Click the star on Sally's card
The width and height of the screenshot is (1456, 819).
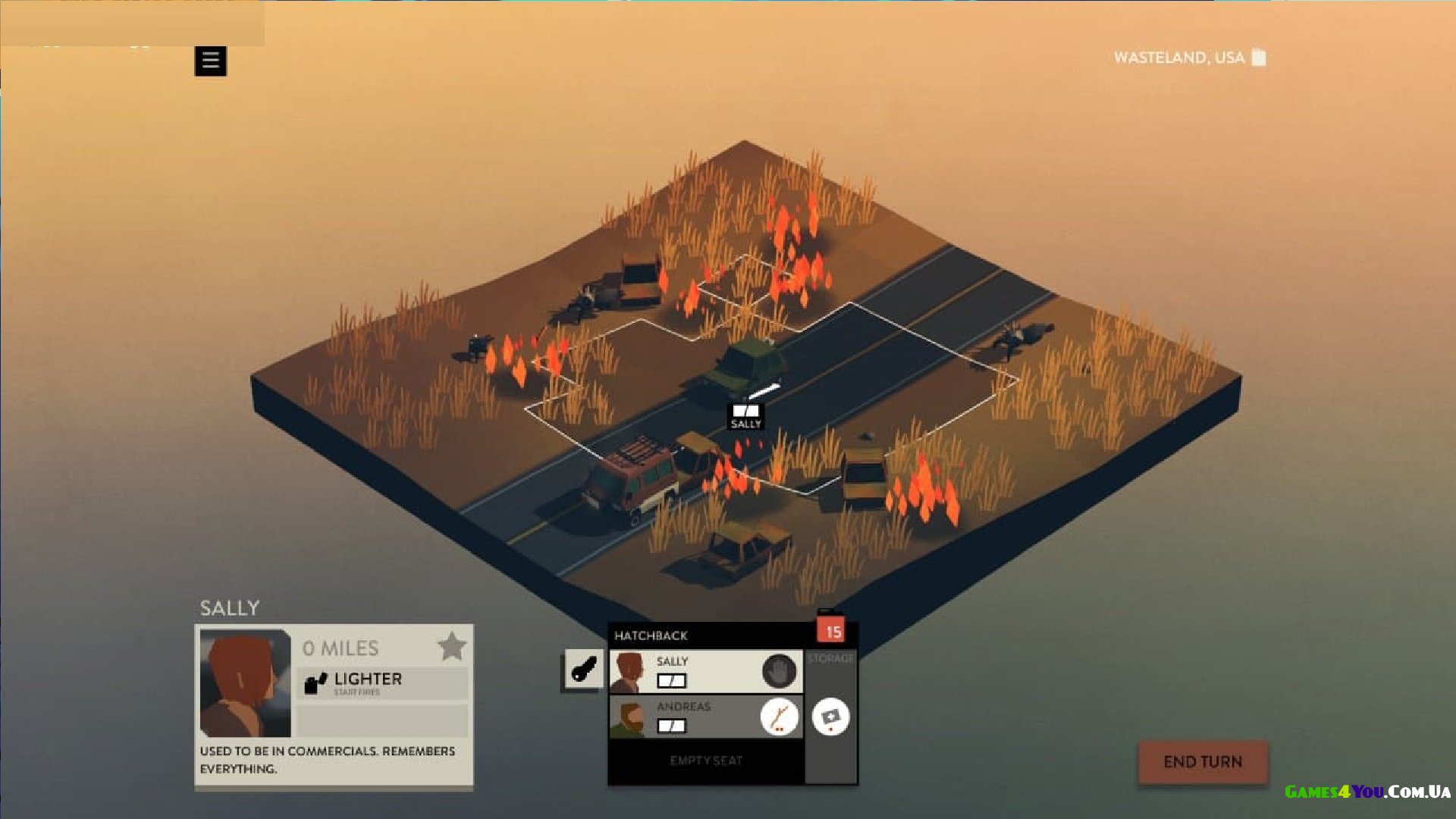(452, 647)
